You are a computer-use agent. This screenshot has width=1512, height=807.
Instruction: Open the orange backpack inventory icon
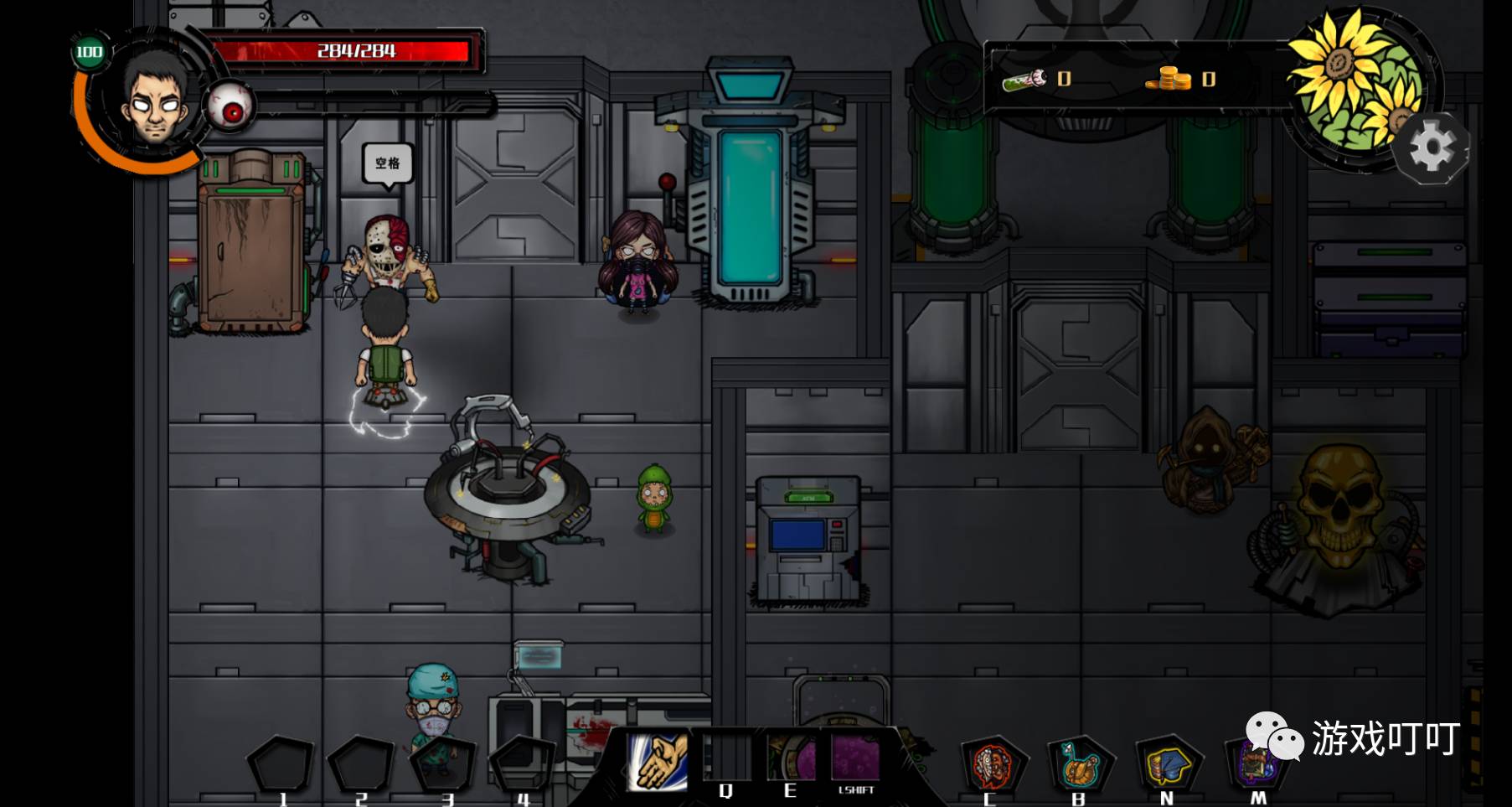click(1080, 763)
